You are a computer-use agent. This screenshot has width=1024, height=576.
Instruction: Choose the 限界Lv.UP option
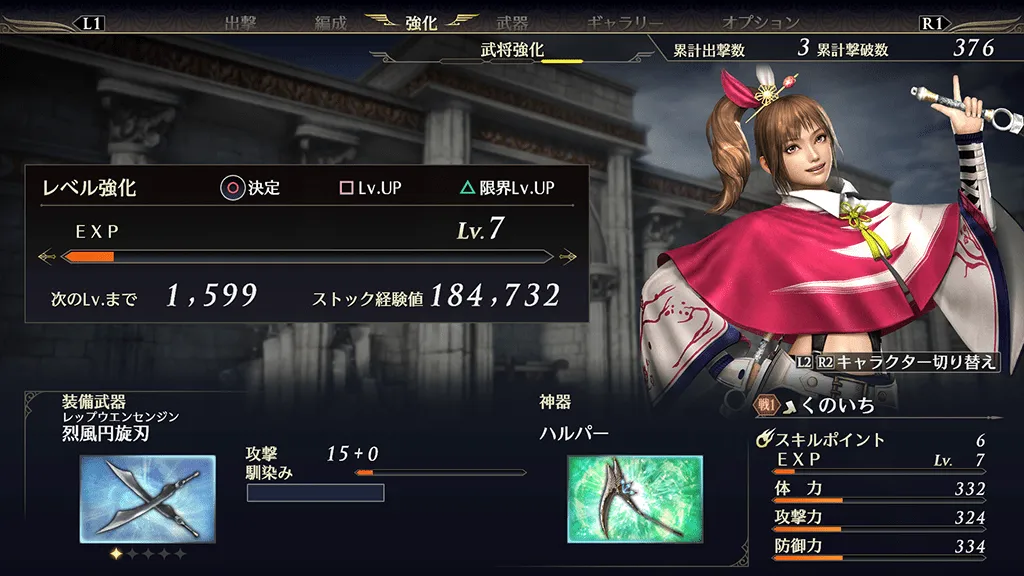click(x=506, y=188)
